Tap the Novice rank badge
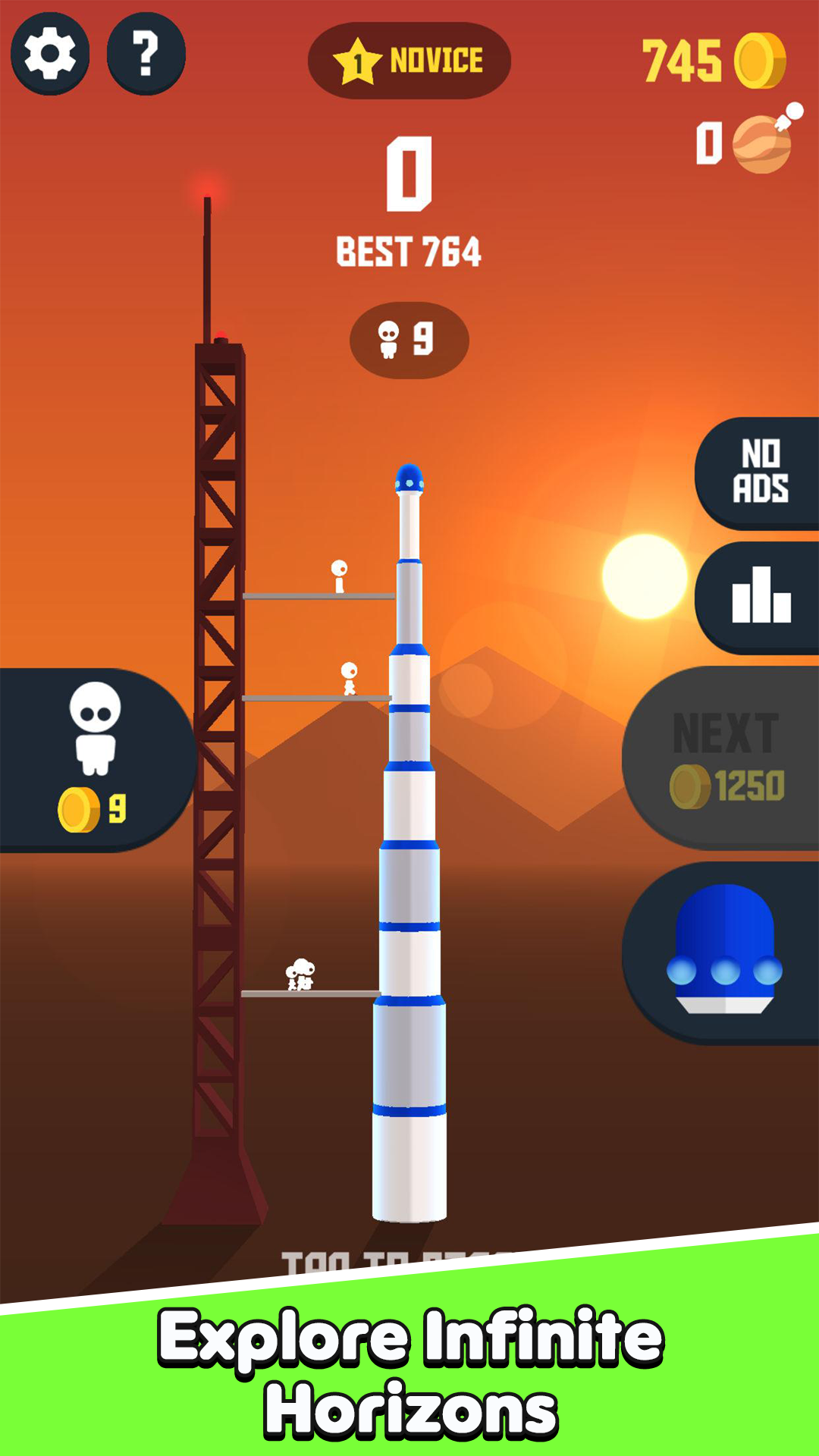 click(409, 61)
